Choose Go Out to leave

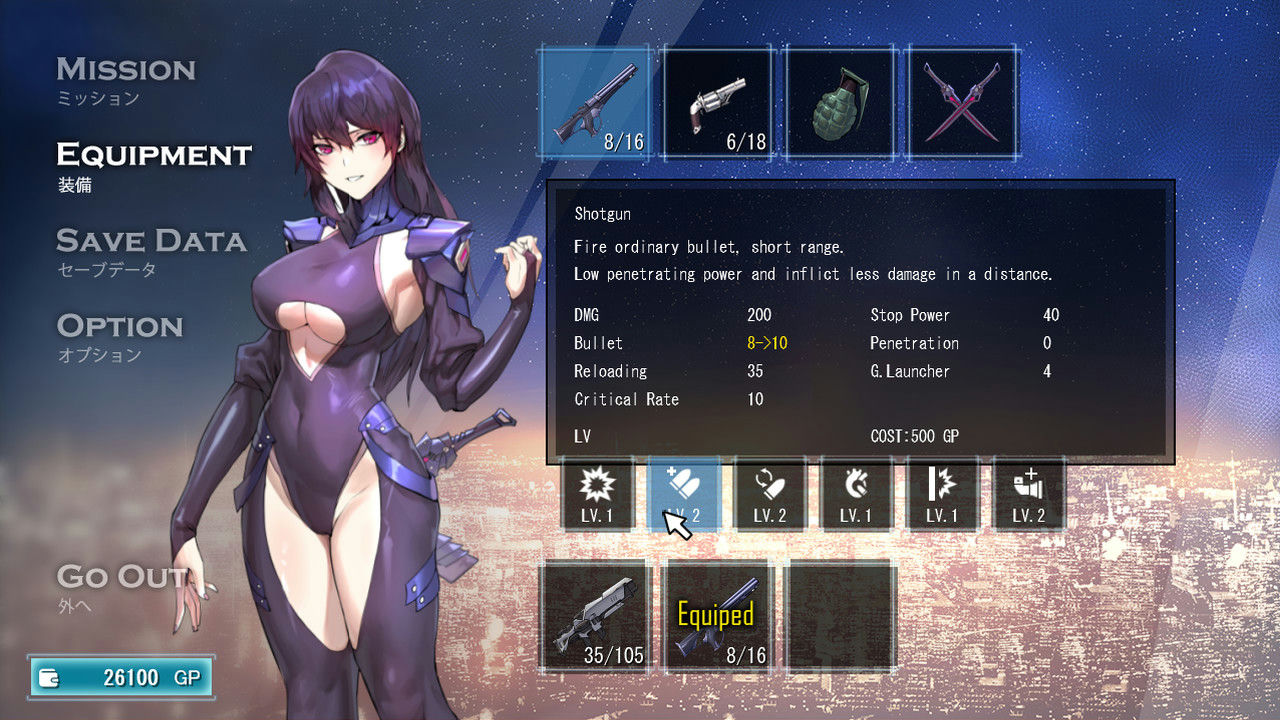coord(122,577)
